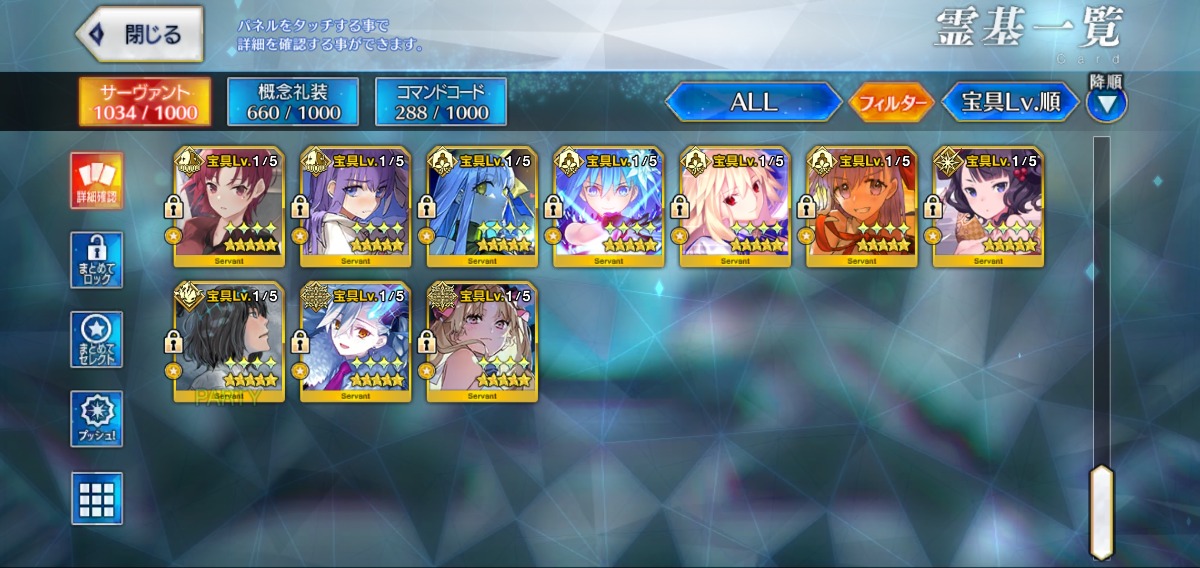Open the フィルター filter options
This screenshot has width=1200, height=568.
pos(891,102)
